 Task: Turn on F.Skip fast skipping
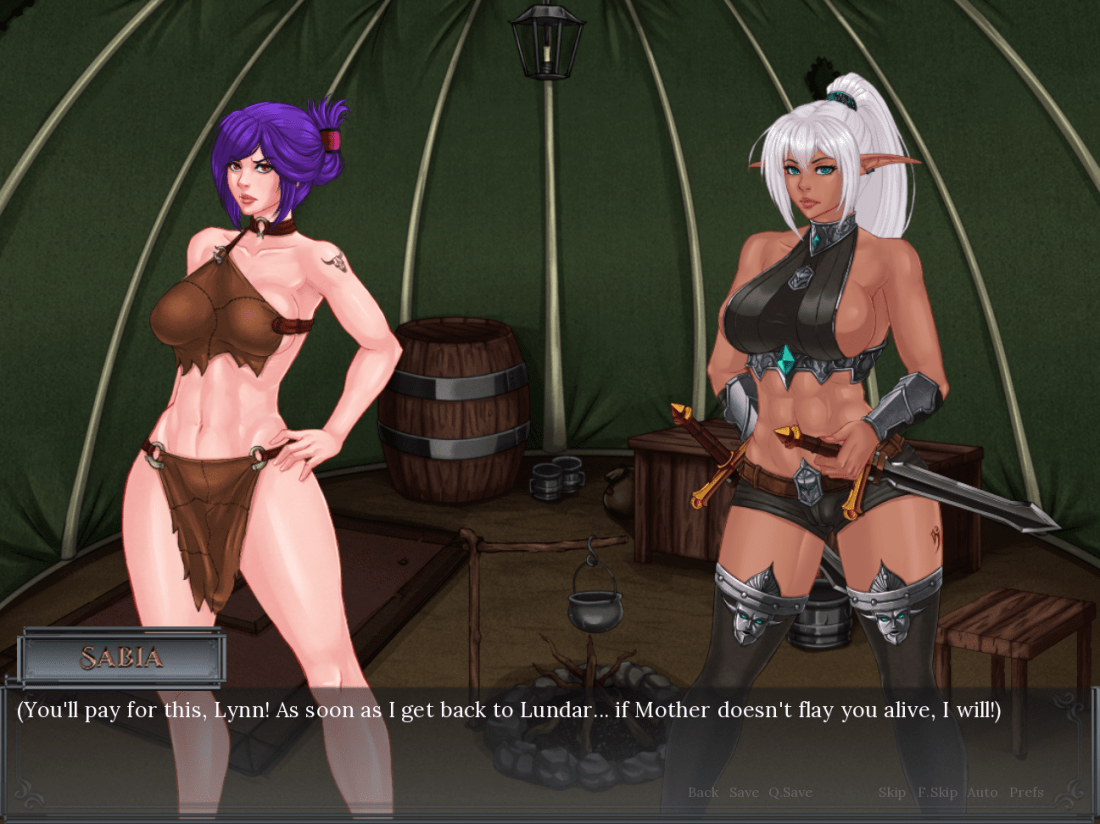937,792
